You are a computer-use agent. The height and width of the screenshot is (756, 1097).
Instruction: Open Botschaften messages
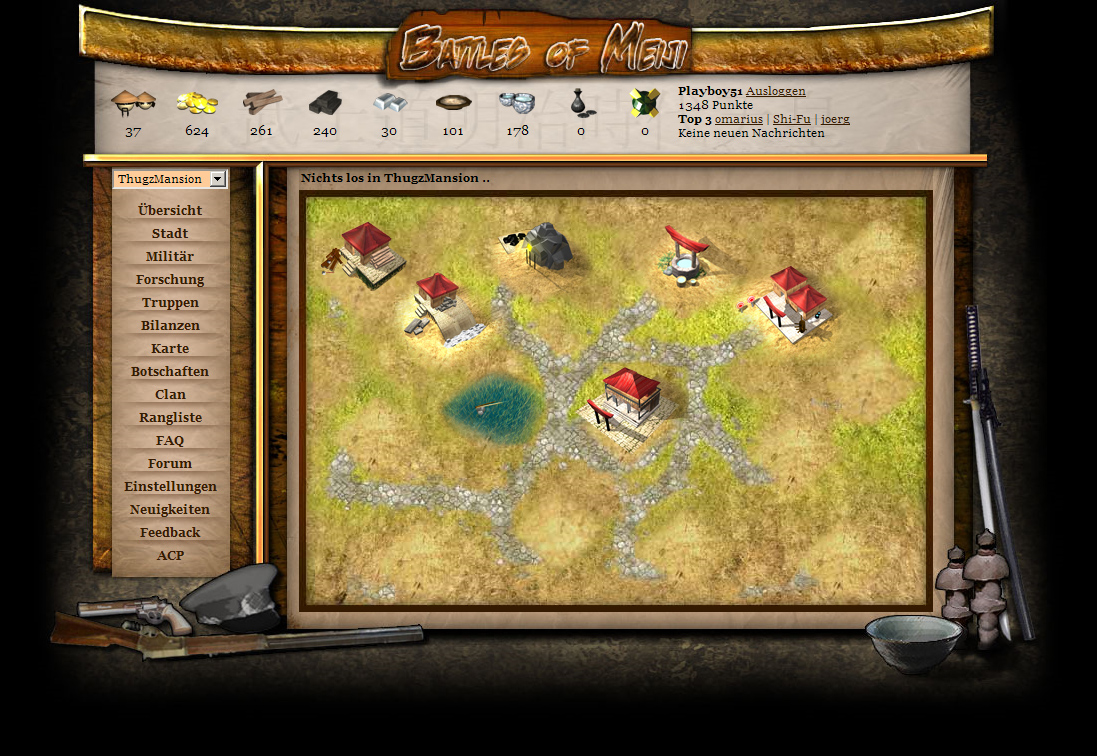170,372
